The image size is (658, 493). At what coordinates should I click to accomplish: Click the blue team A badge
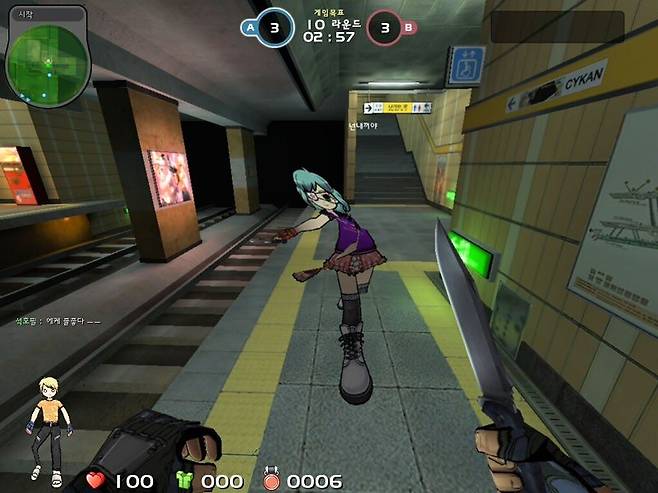249,28
